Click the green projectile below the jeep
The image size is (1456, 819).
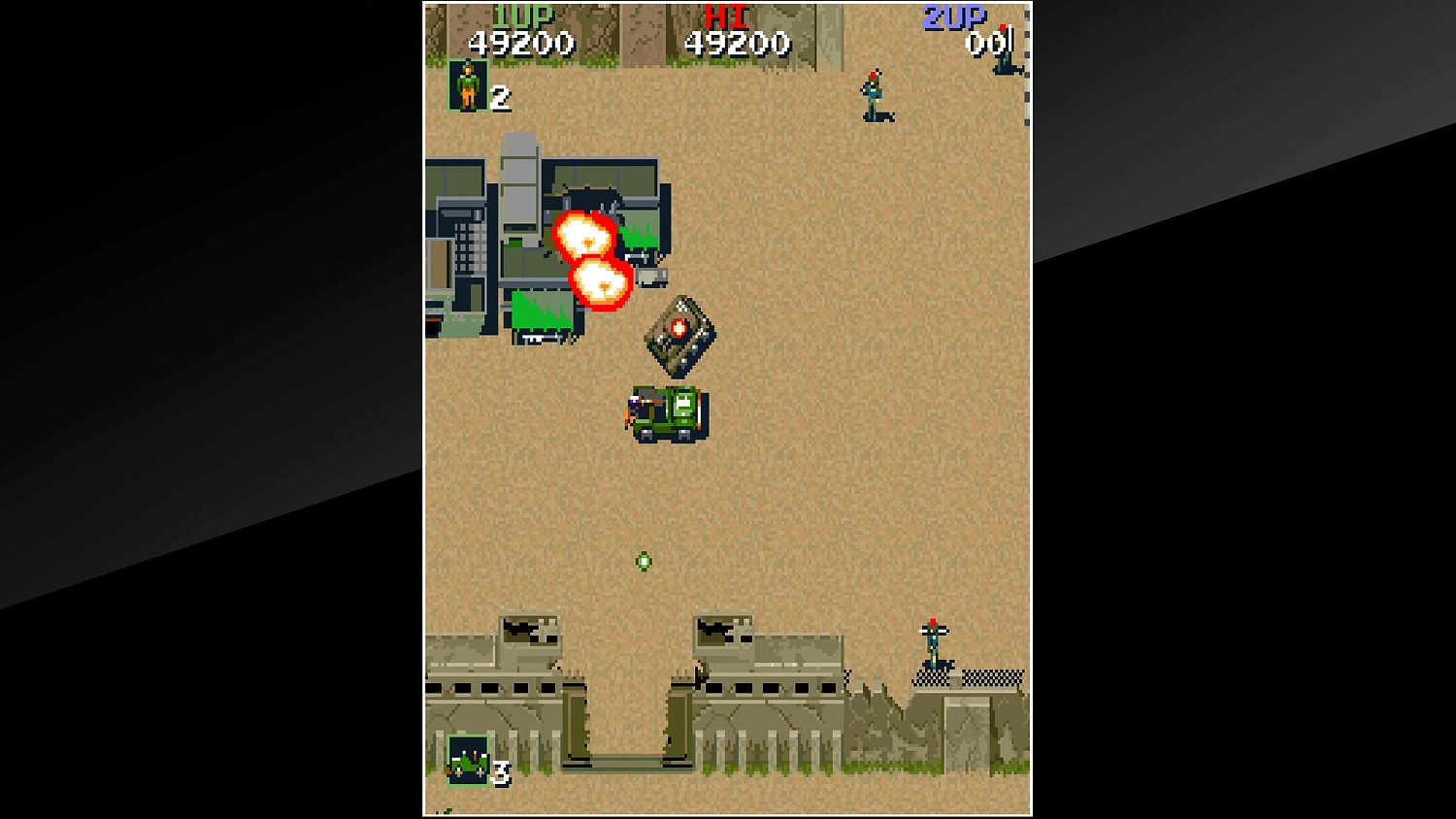pyautogui.click(x=644, y=561)
